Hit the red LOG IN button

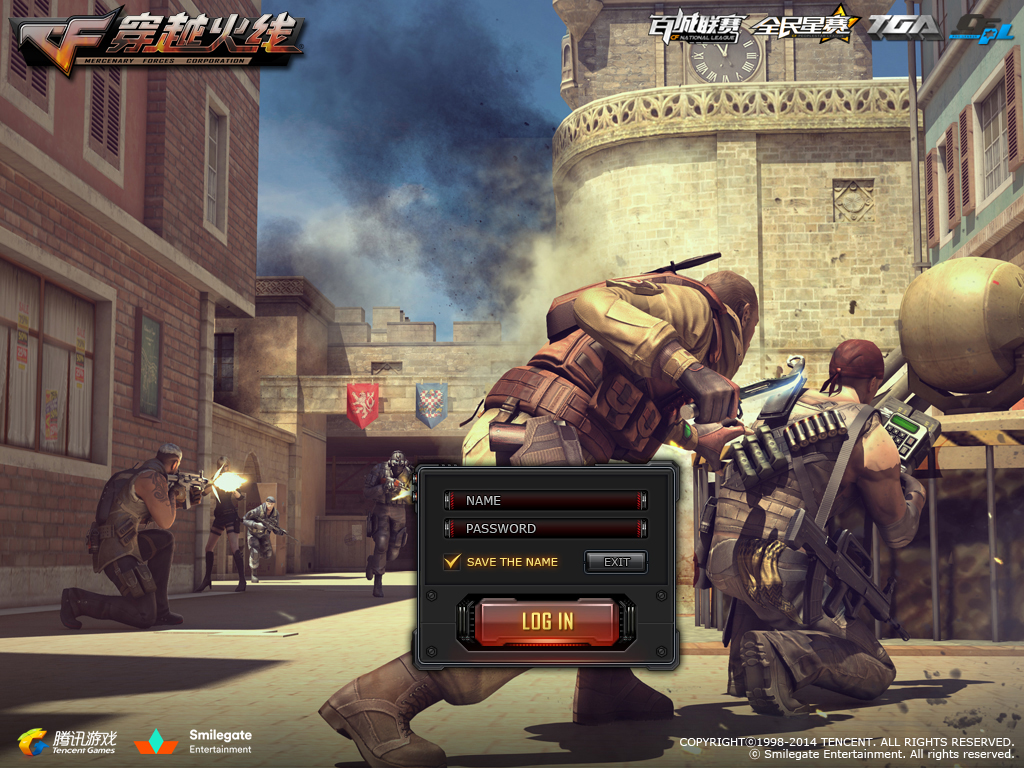[547, 621]
